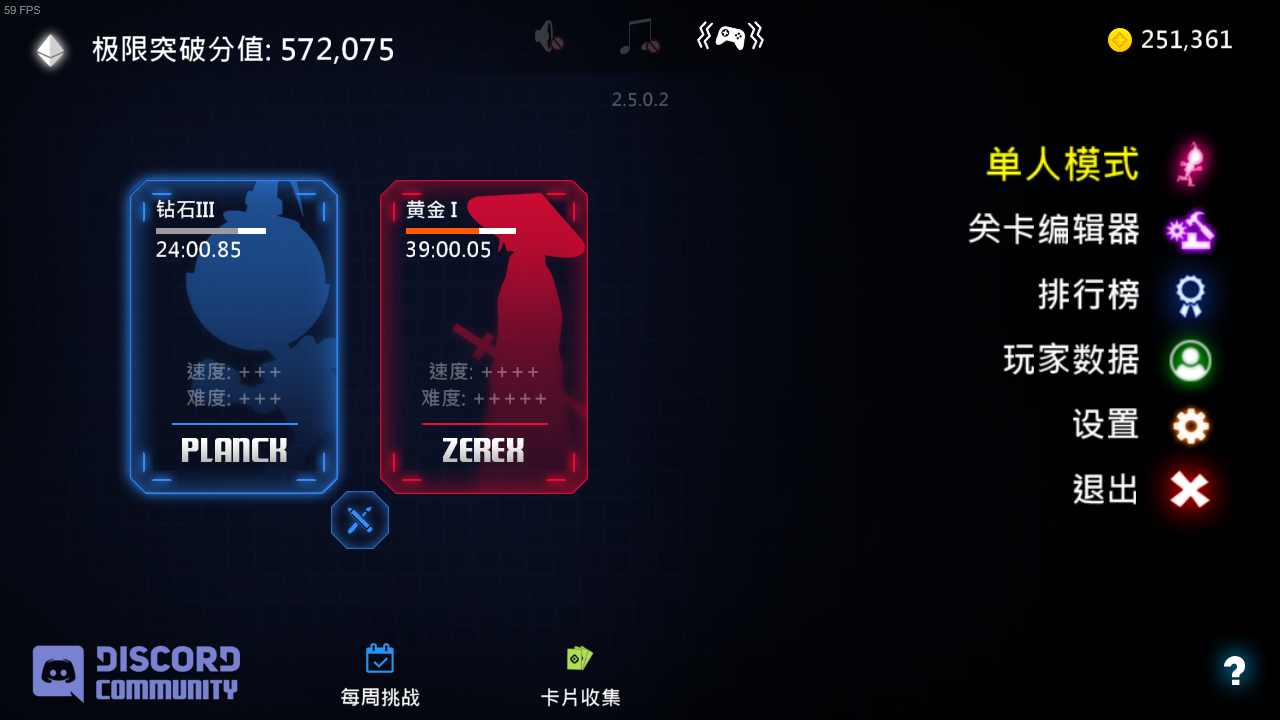1280x720 pixels.
Task: Expand details on the 黄金 I rank badge
Action: [x=432, y=210]
